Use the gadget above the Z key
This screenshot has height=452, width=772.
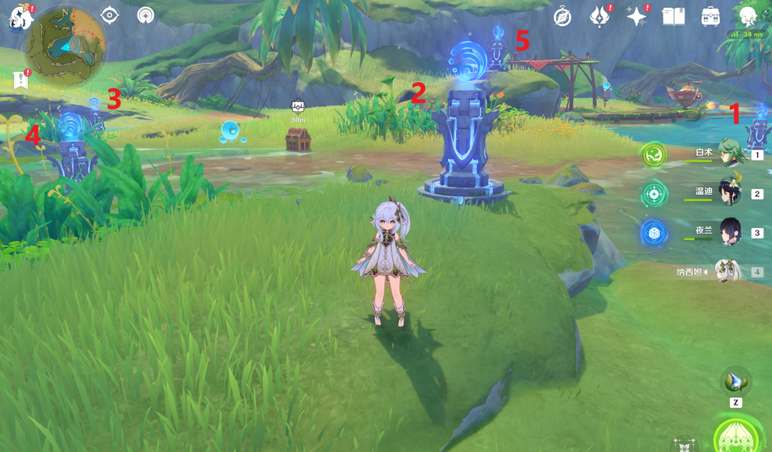click(x=736, y=380)
